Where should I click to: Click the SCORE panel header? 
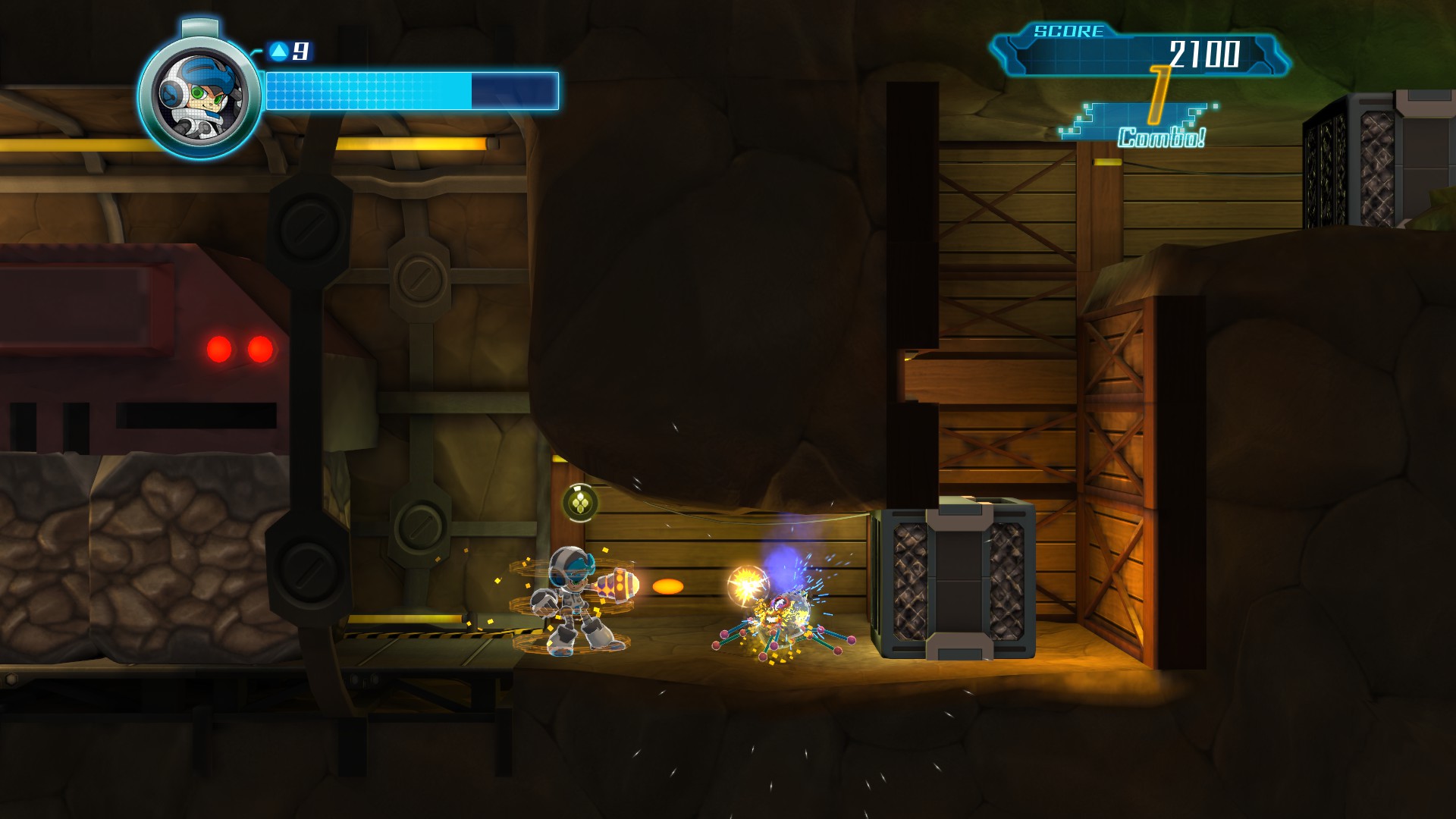1068,31
